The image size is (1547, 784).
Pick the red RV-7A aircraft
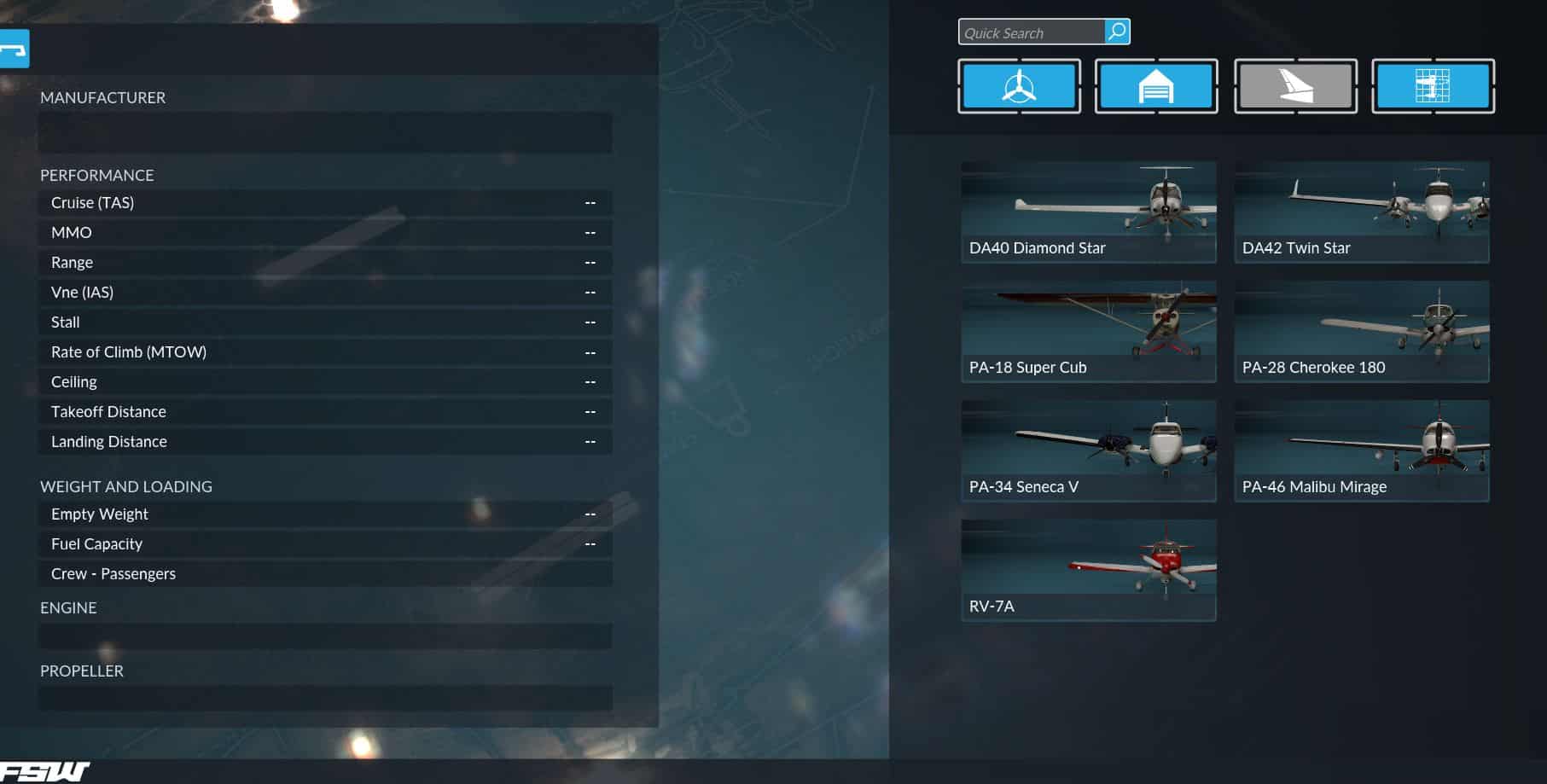pyautogui.click(x=1088, y=570)
